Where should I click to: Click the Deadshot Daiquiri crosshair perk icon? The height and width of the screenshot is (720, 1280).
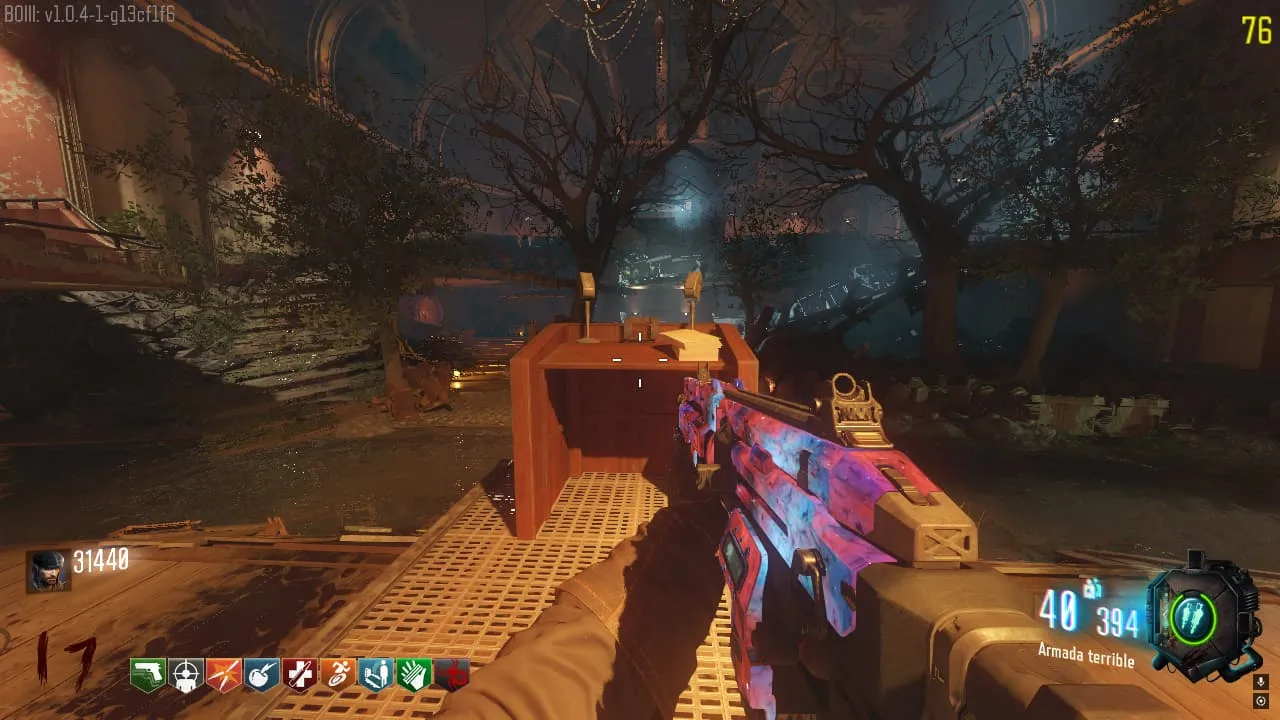tap(186, 675)
